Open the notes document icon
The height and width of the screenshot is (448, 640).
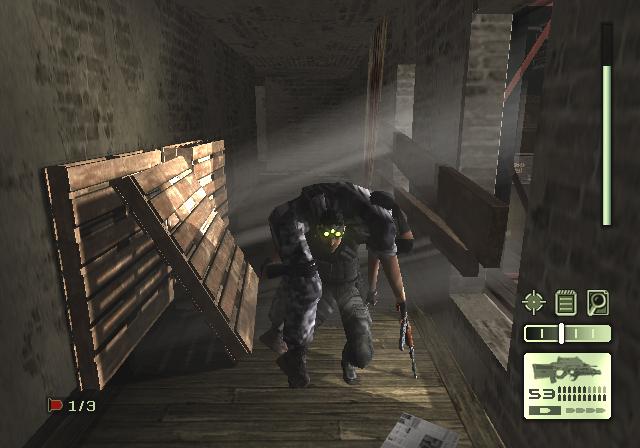click(566, 301)
